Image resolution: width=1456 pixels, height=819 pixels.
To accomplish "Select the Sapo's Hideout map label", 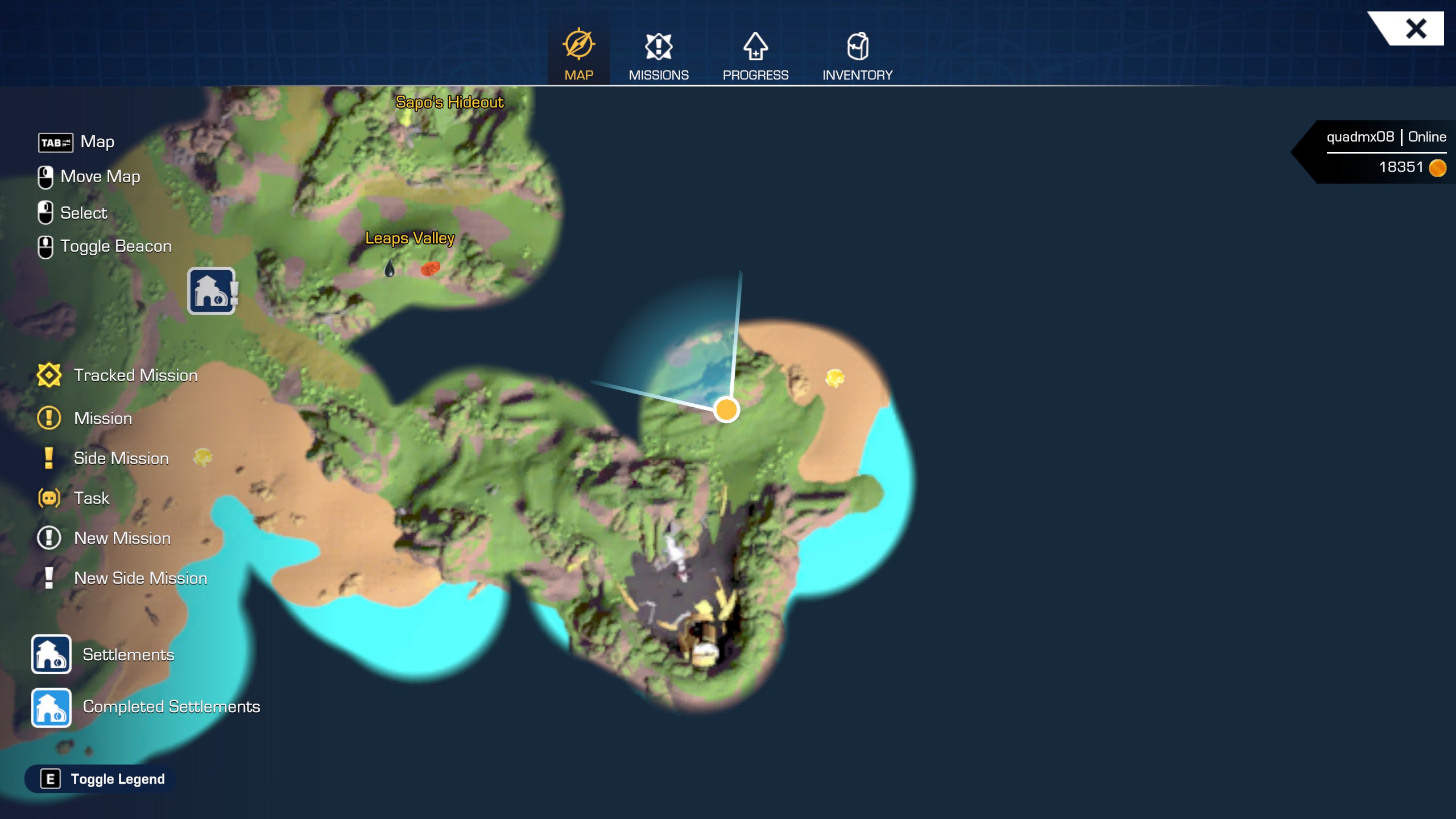I will [x=449, y=102].
